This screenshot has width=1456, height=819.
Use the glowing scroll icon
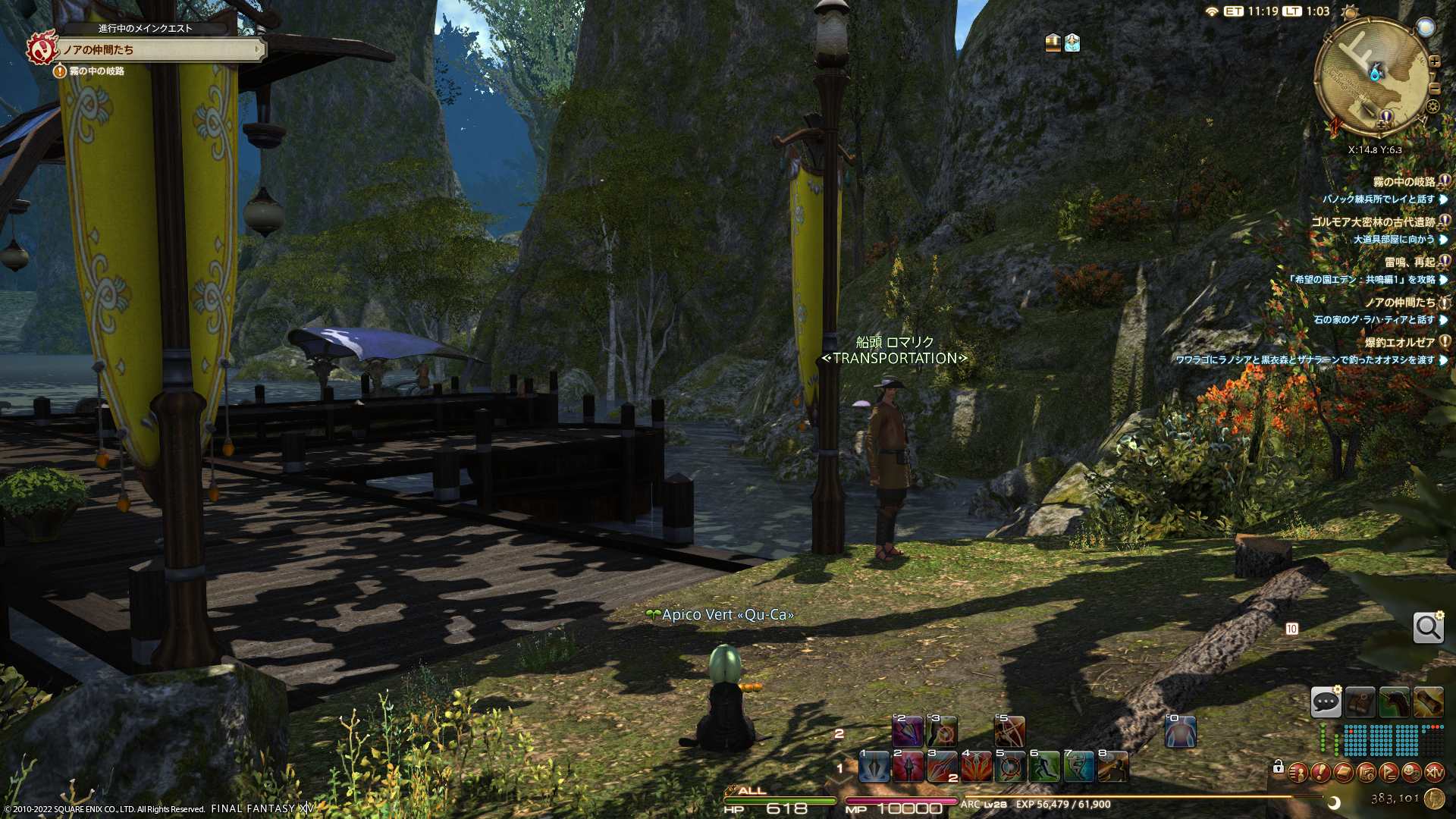coord(1428,702)
